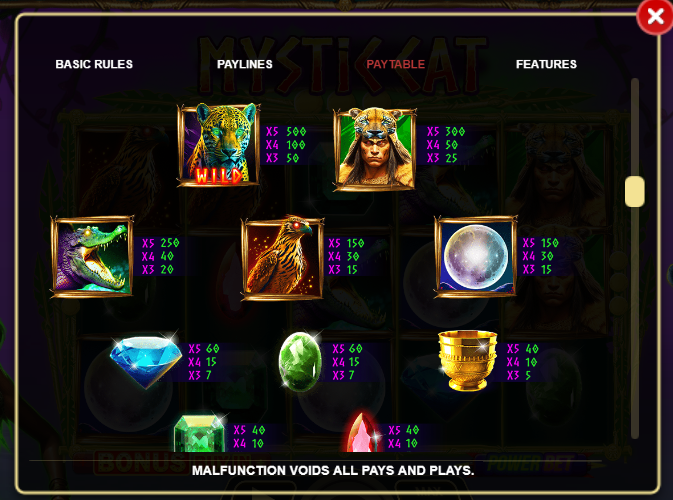Click the paytable scrollbar handle
Viewport: 673px width, 500px height.
pyautogui.click(x=634, y=191)
